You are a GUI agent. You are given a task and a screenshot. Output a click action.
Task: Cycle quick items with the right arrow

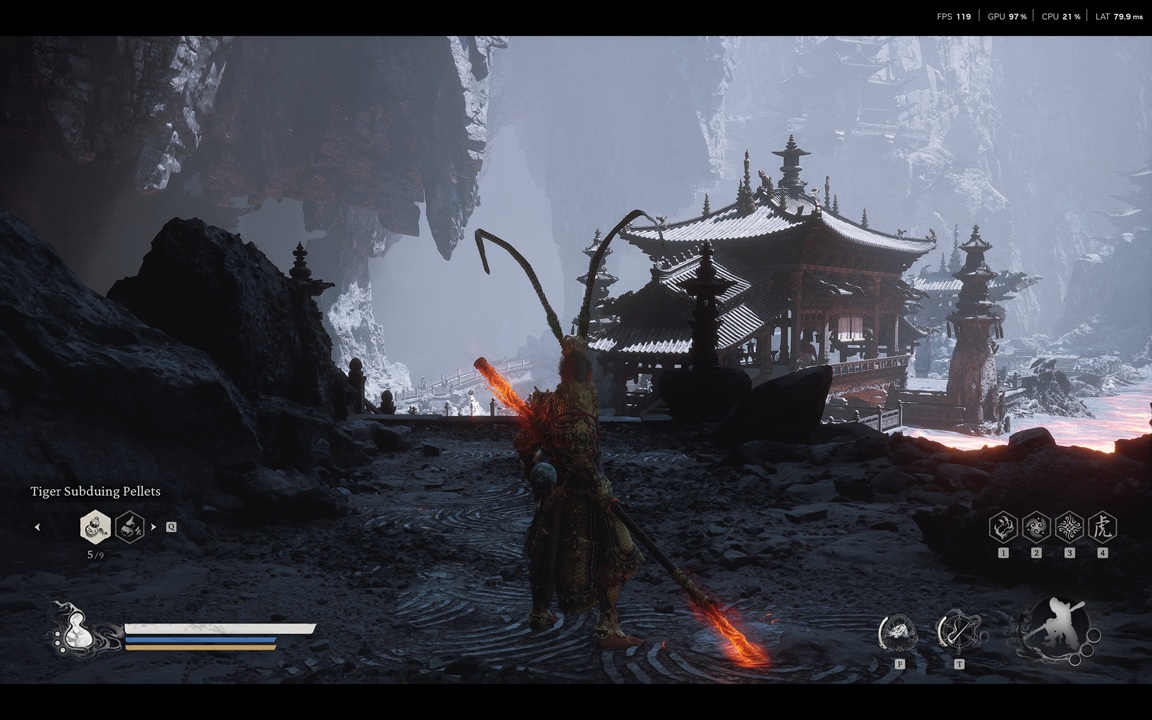pyautogui.click(x=153, y=527)
